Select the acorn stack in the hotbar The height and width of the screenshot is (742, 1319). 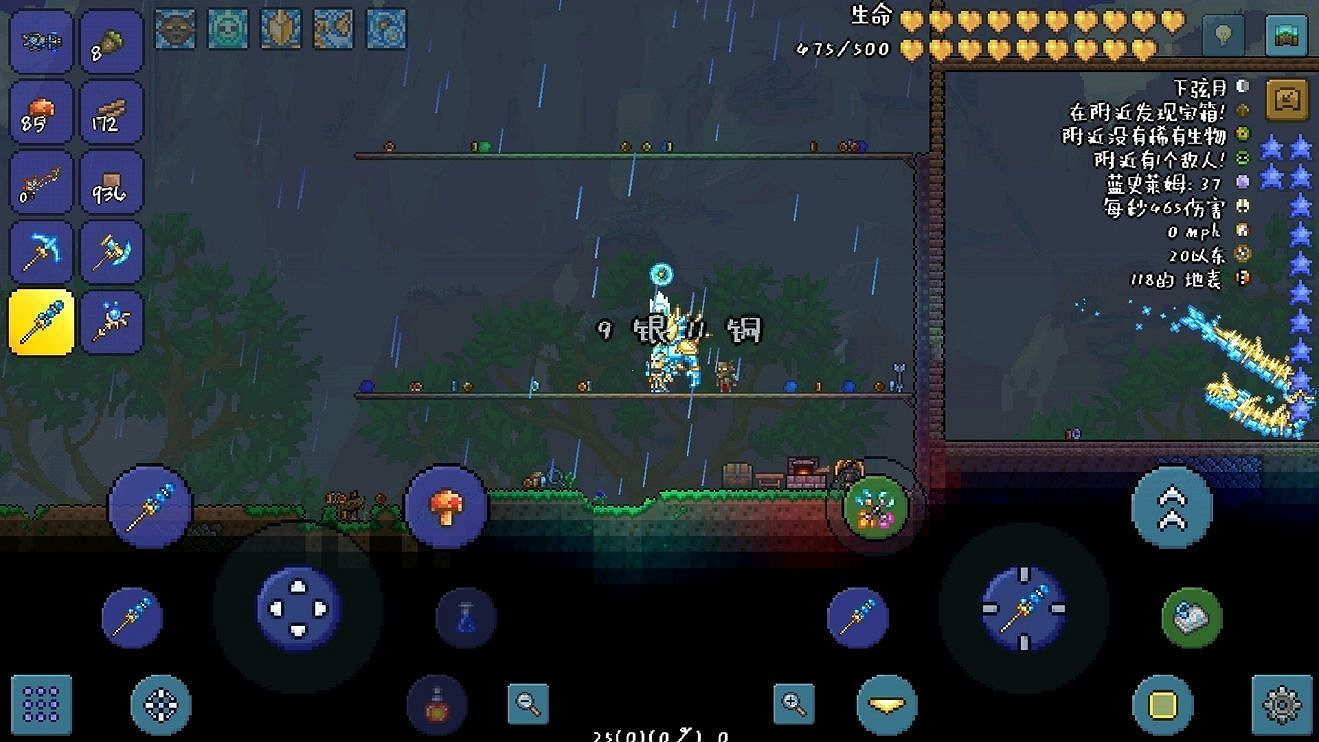tap(110, 42)
